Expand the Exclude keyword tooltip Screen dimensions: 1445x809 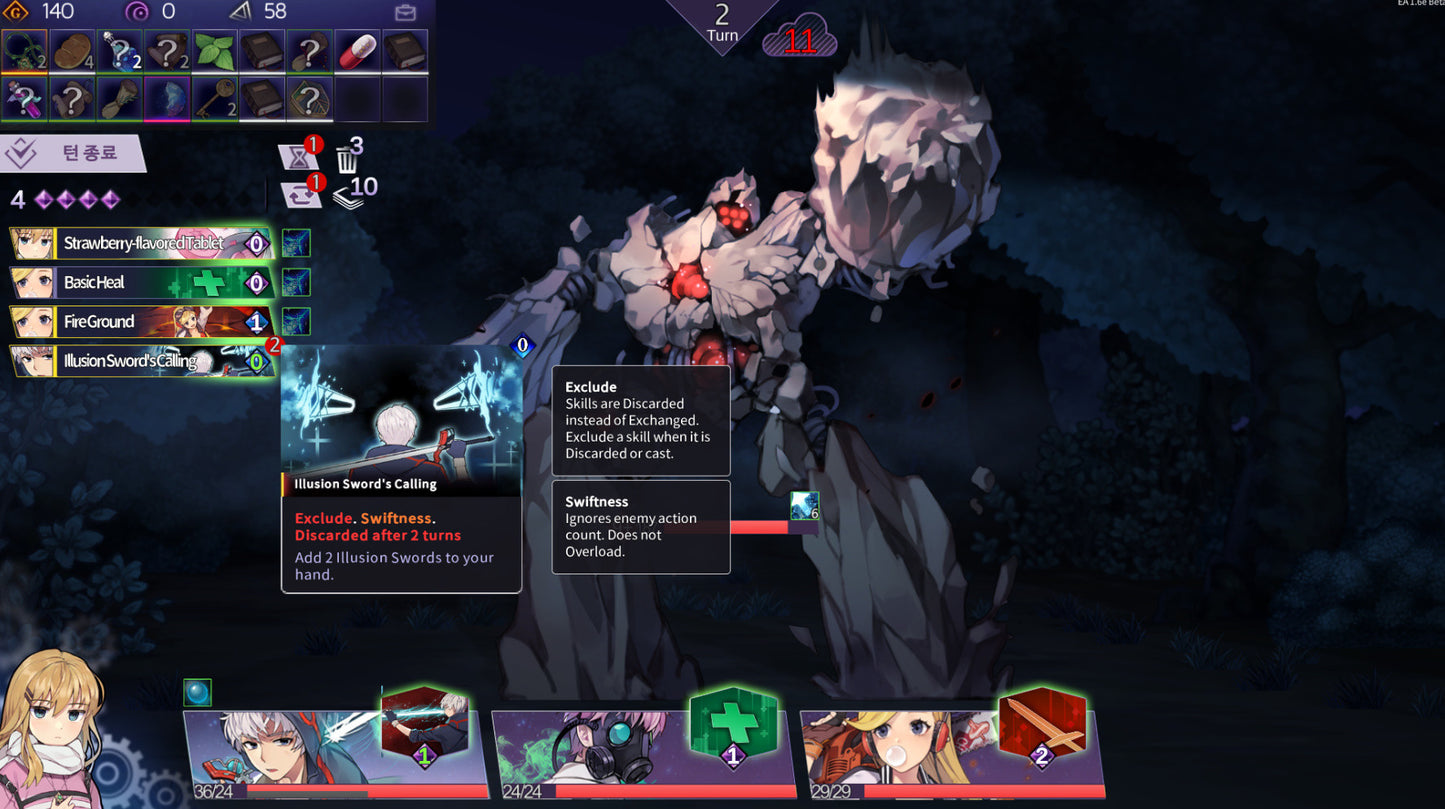click(x=640, y=420)
